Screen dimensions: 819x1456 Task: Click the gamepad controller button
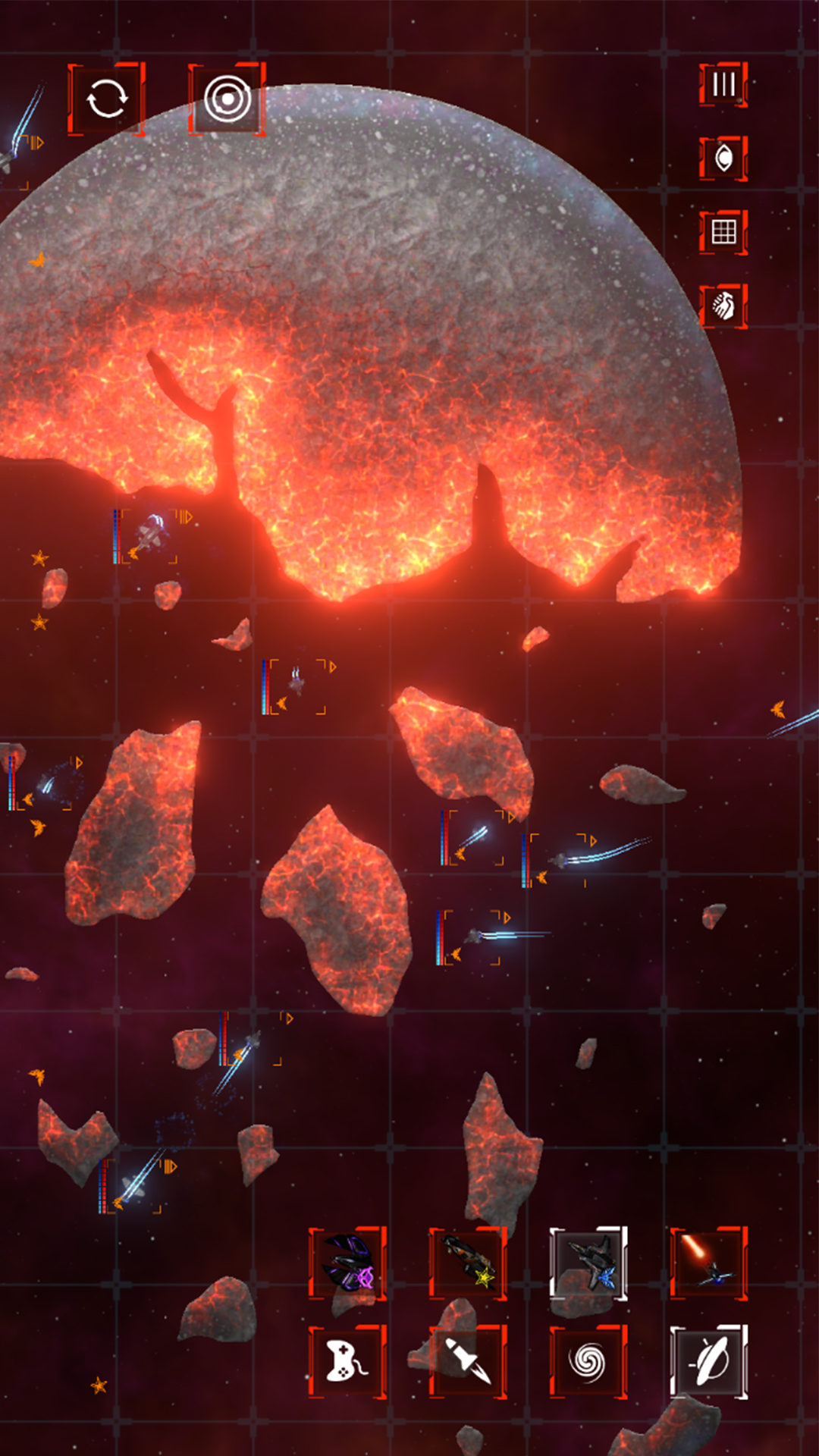point(347,1361)
